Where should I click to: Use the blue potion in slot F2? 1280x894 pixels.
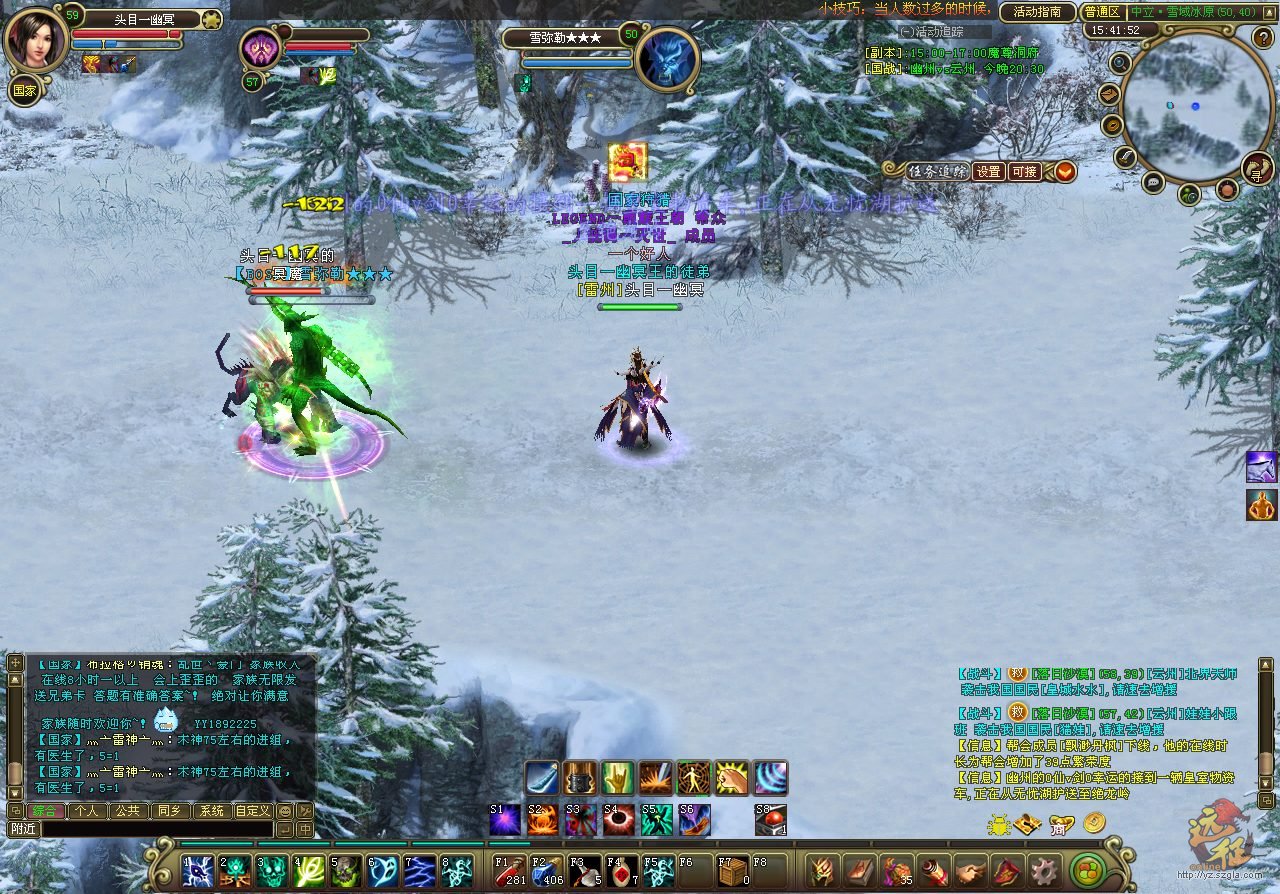point(547,871)
